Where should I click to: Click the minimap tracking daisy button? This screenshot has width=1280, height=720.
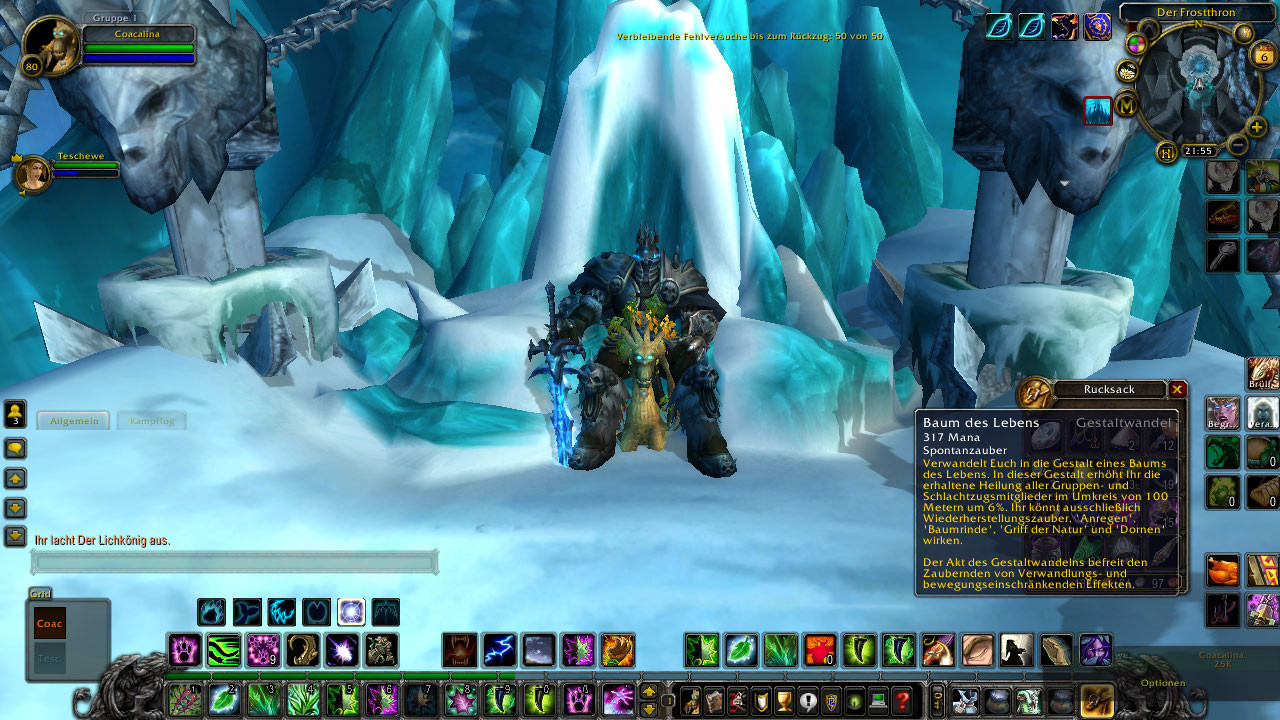(x=1127, y=70)
